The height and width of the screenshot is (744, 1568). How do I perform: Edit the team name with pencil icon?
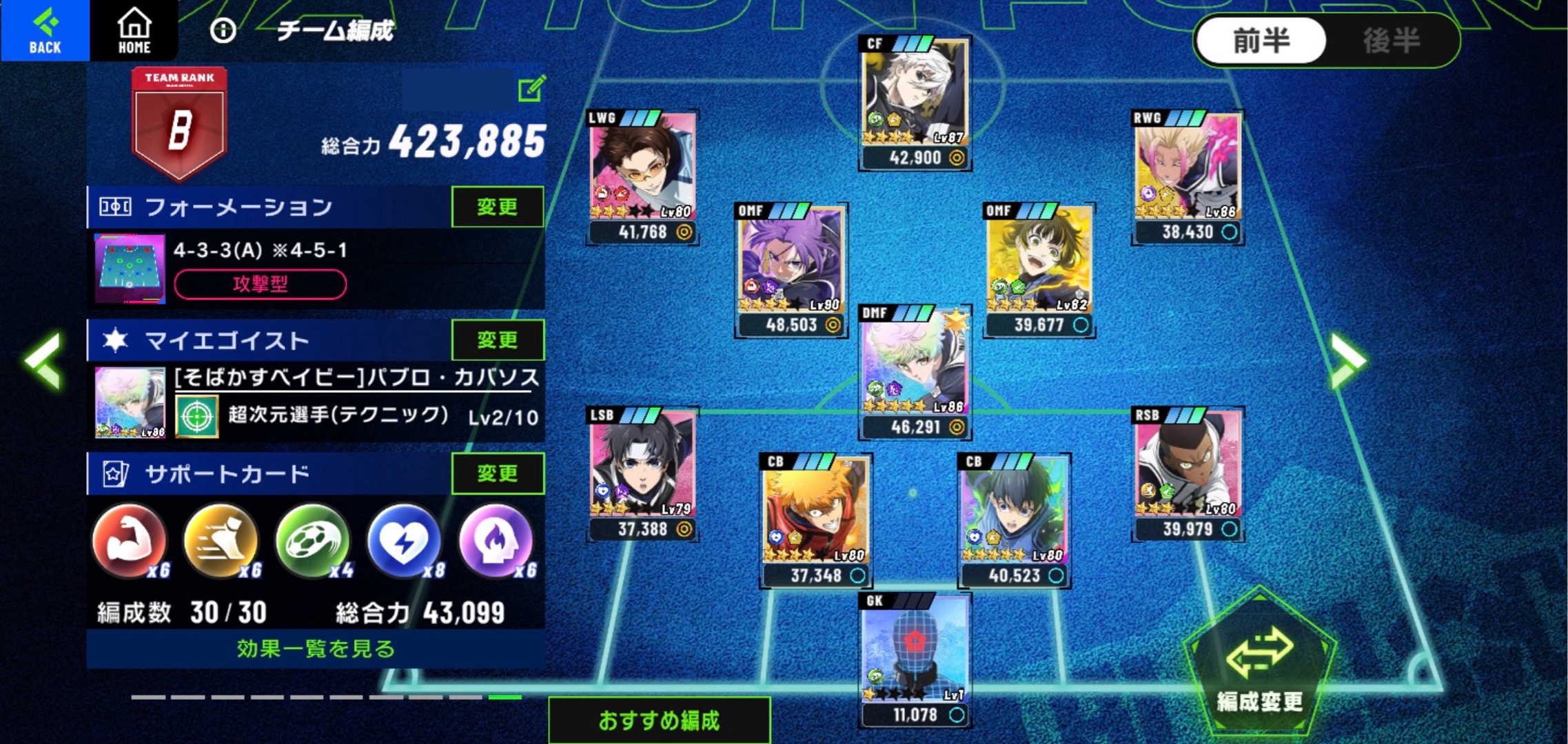click(x=531, y=89)
